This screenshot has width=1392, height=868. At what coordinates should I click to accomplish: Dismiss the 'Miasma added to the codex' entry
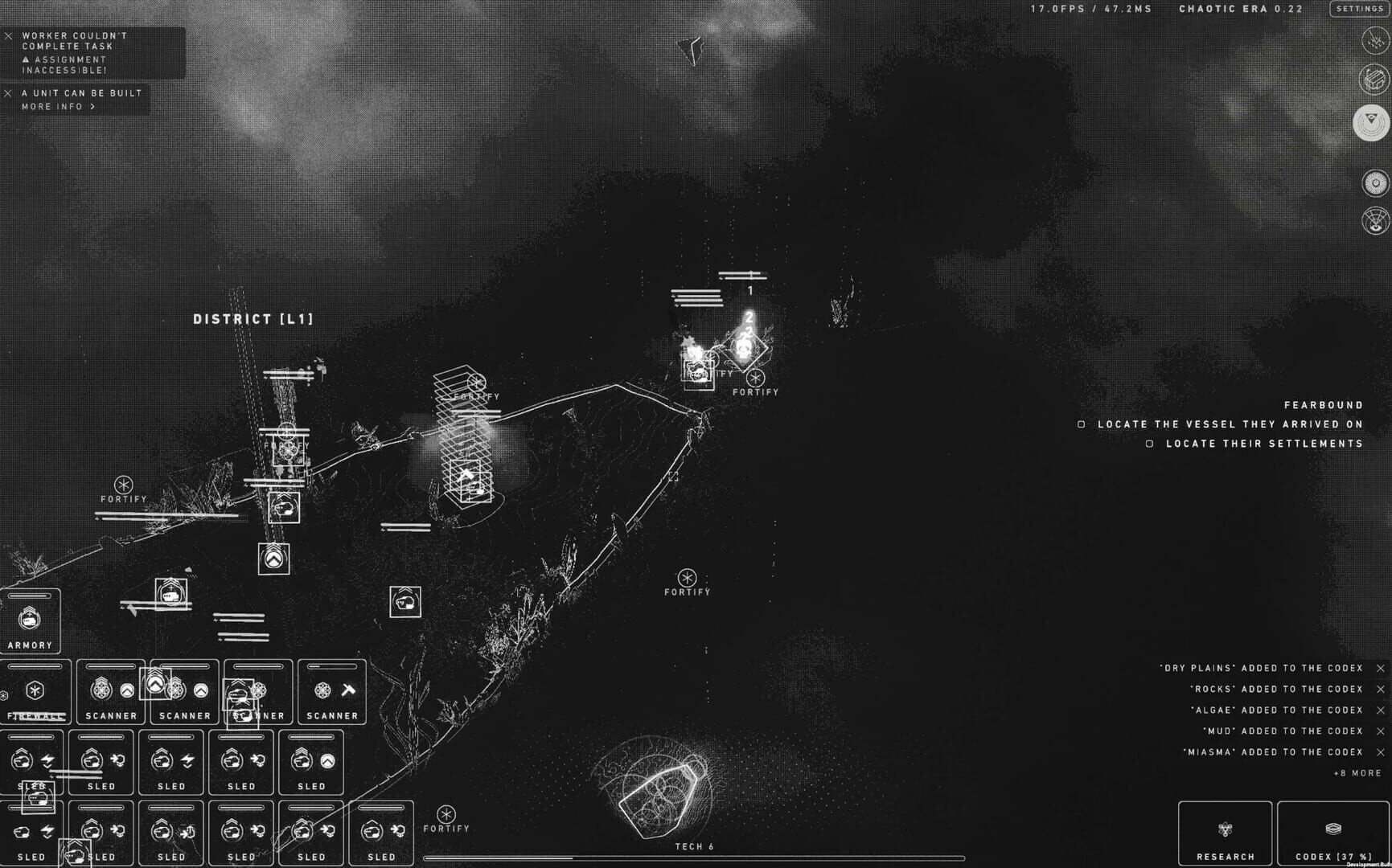[1380, 752]
